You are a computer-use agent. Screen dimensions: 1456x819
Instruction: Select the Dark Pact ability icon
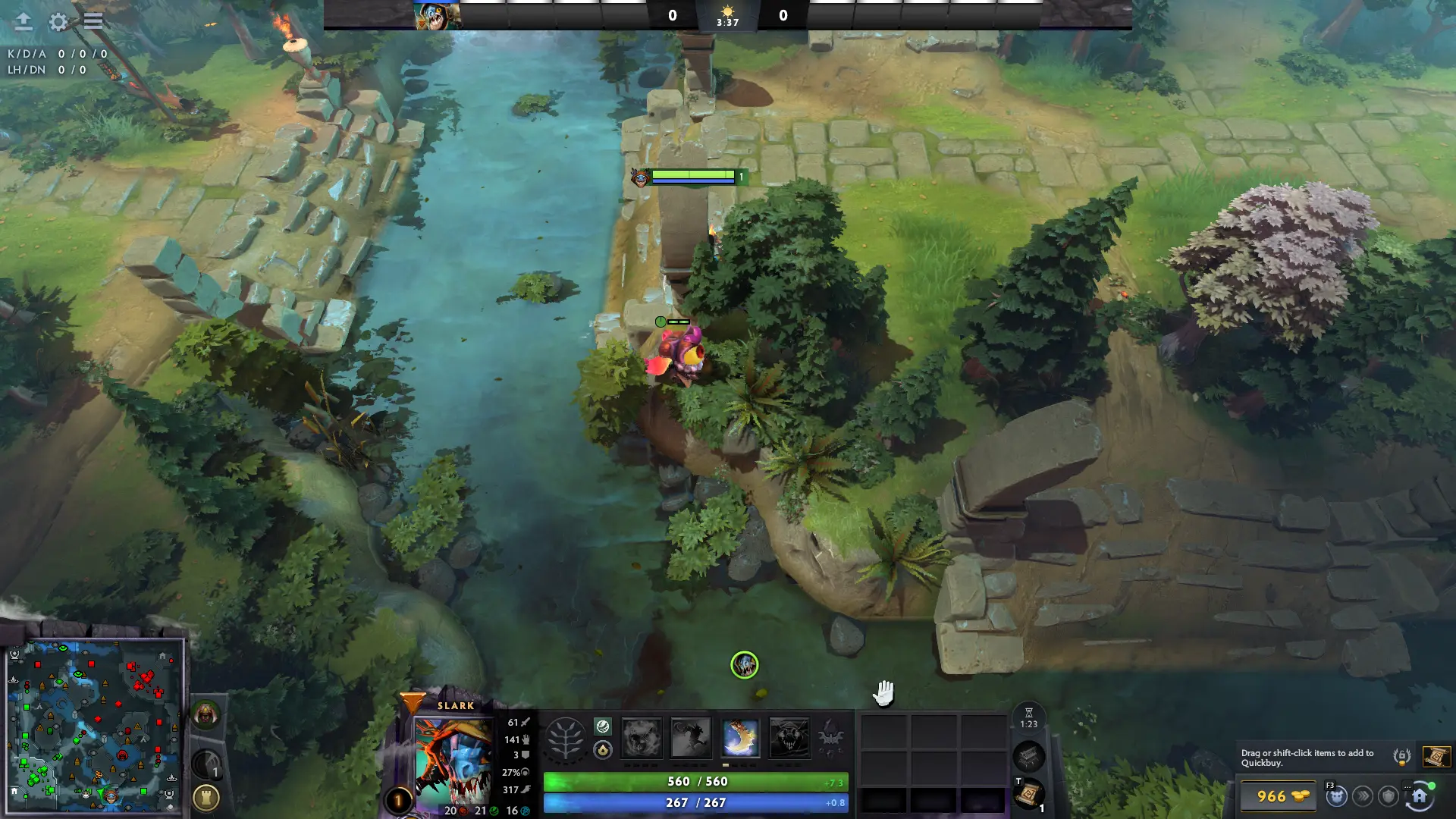pyautogui.click(x=642, y=738)
